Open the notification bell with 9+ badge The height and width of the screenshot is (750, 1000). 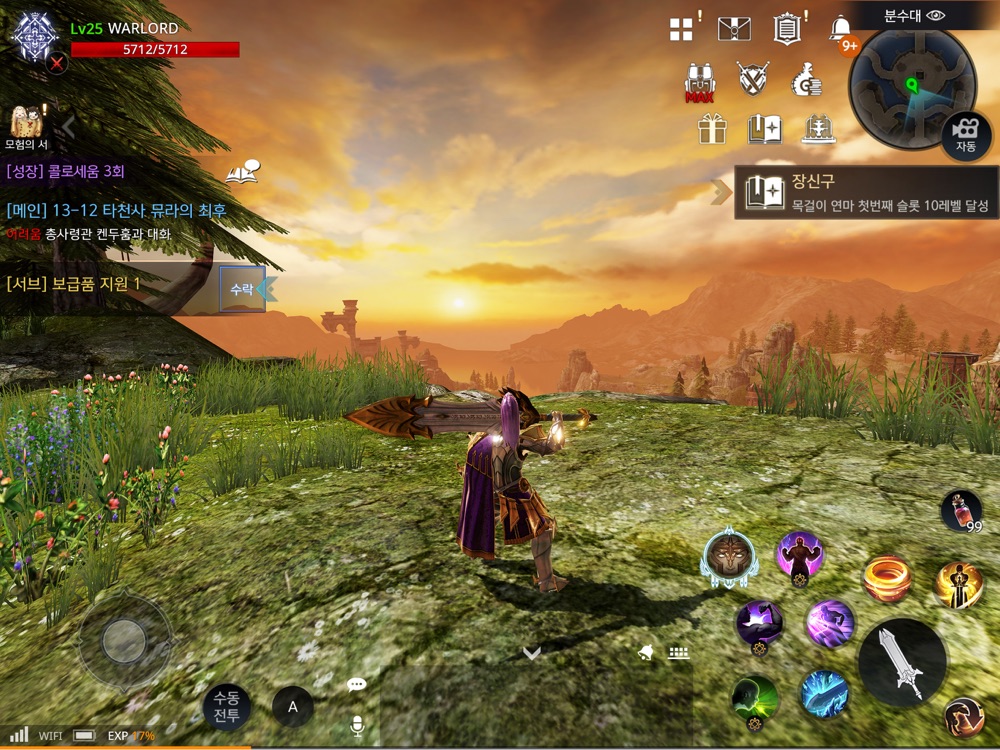841,29
